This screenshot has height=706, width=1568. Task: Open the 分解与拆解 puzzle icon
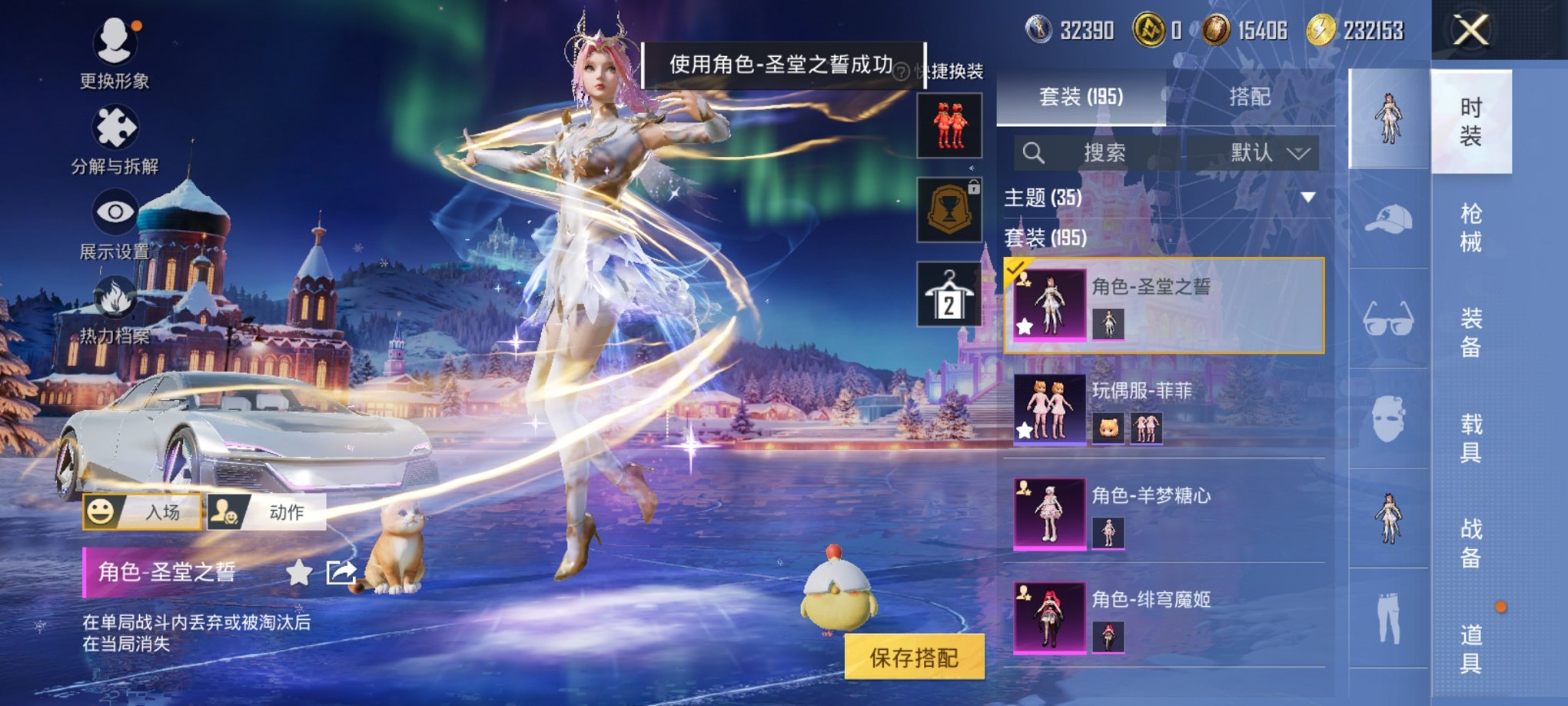click(x=114, y=125)
